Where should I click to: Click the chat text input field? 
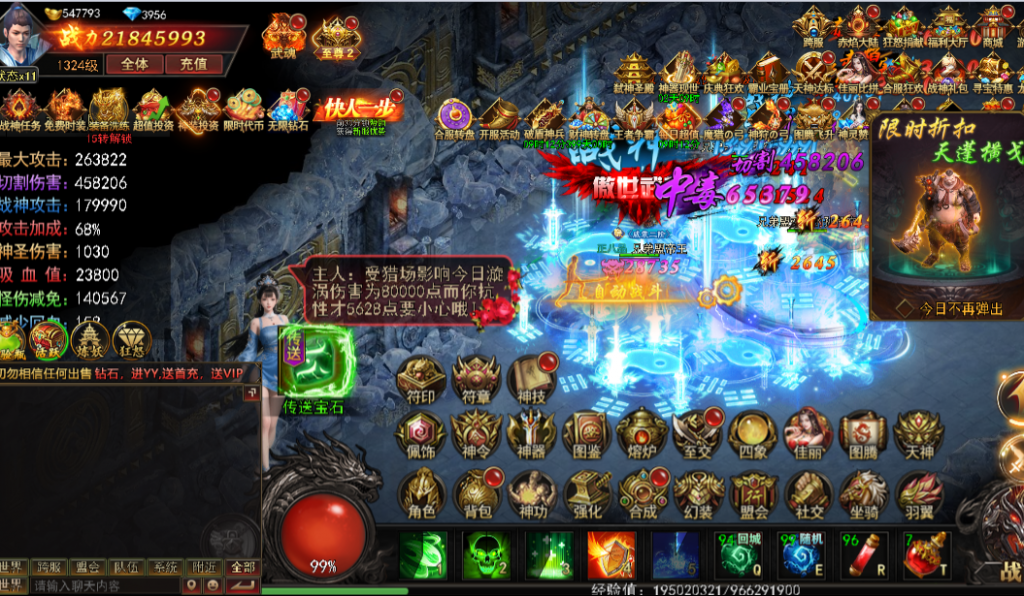(100, 585)
